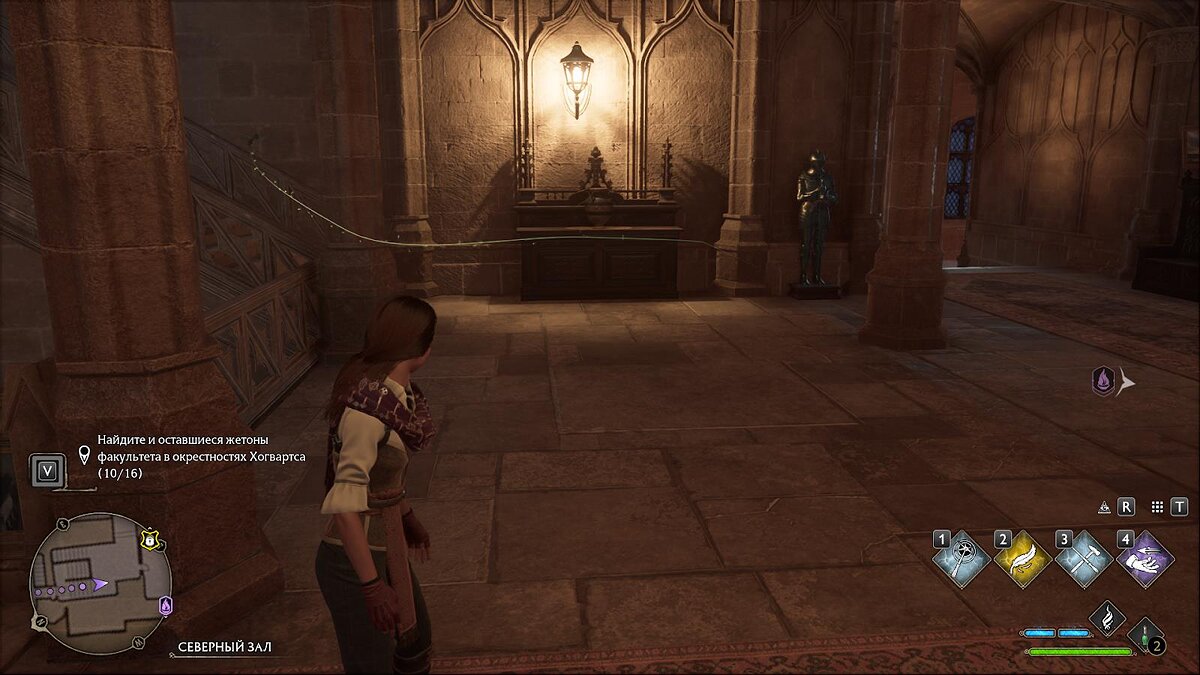Screen dimensions: 1200x675
Task: Click the Revelio triangle eye icon
Action: (x=1104, y=507)
